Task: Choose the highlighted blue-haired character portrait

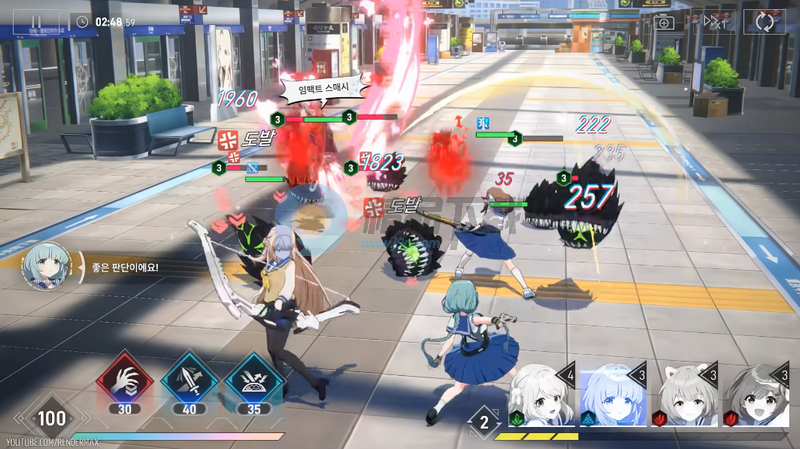Action: pos(612,397)
